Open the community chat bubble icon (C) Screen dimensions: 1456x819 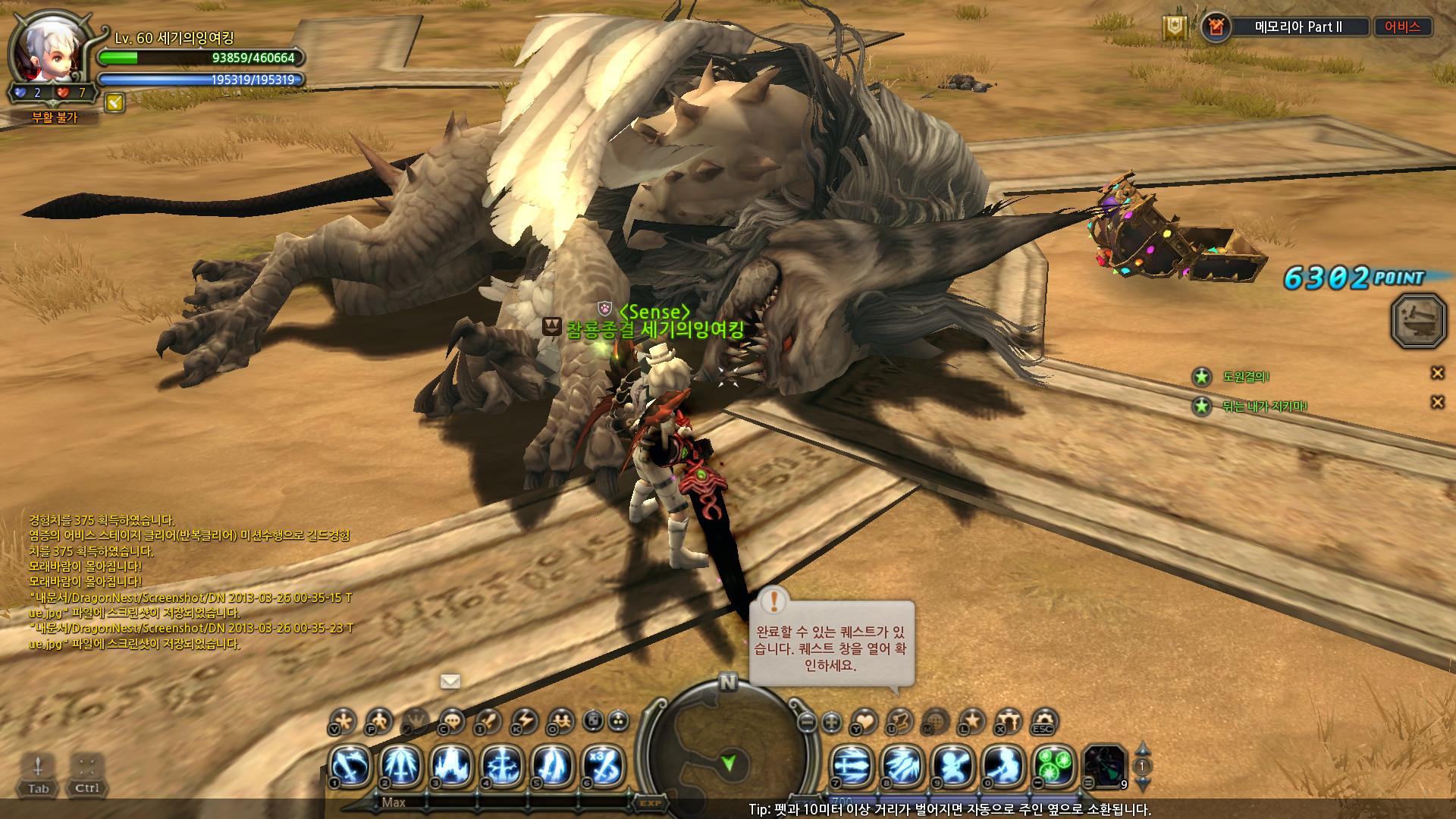coord(452,720)
